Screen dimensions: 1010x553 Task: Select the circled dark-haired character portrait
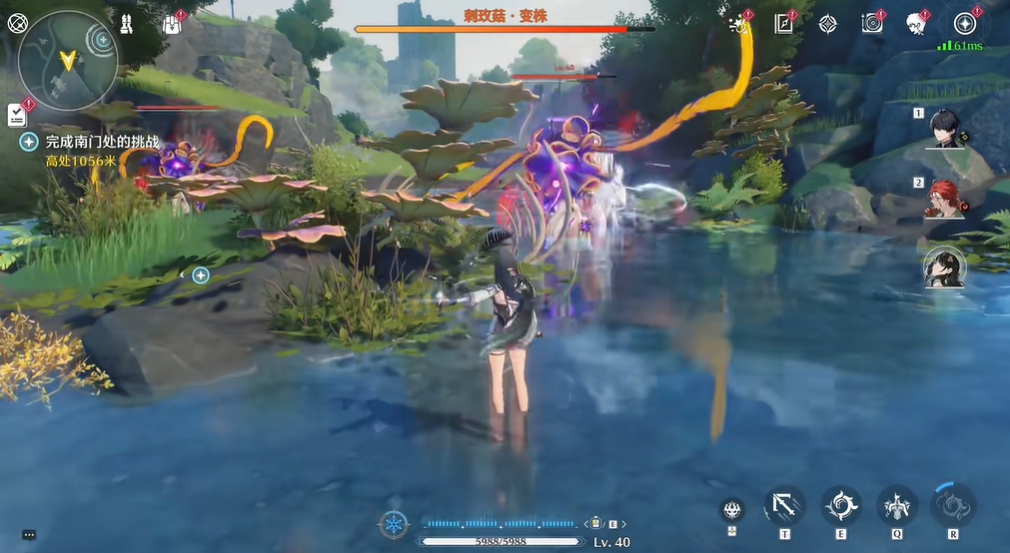click(944, 267)
